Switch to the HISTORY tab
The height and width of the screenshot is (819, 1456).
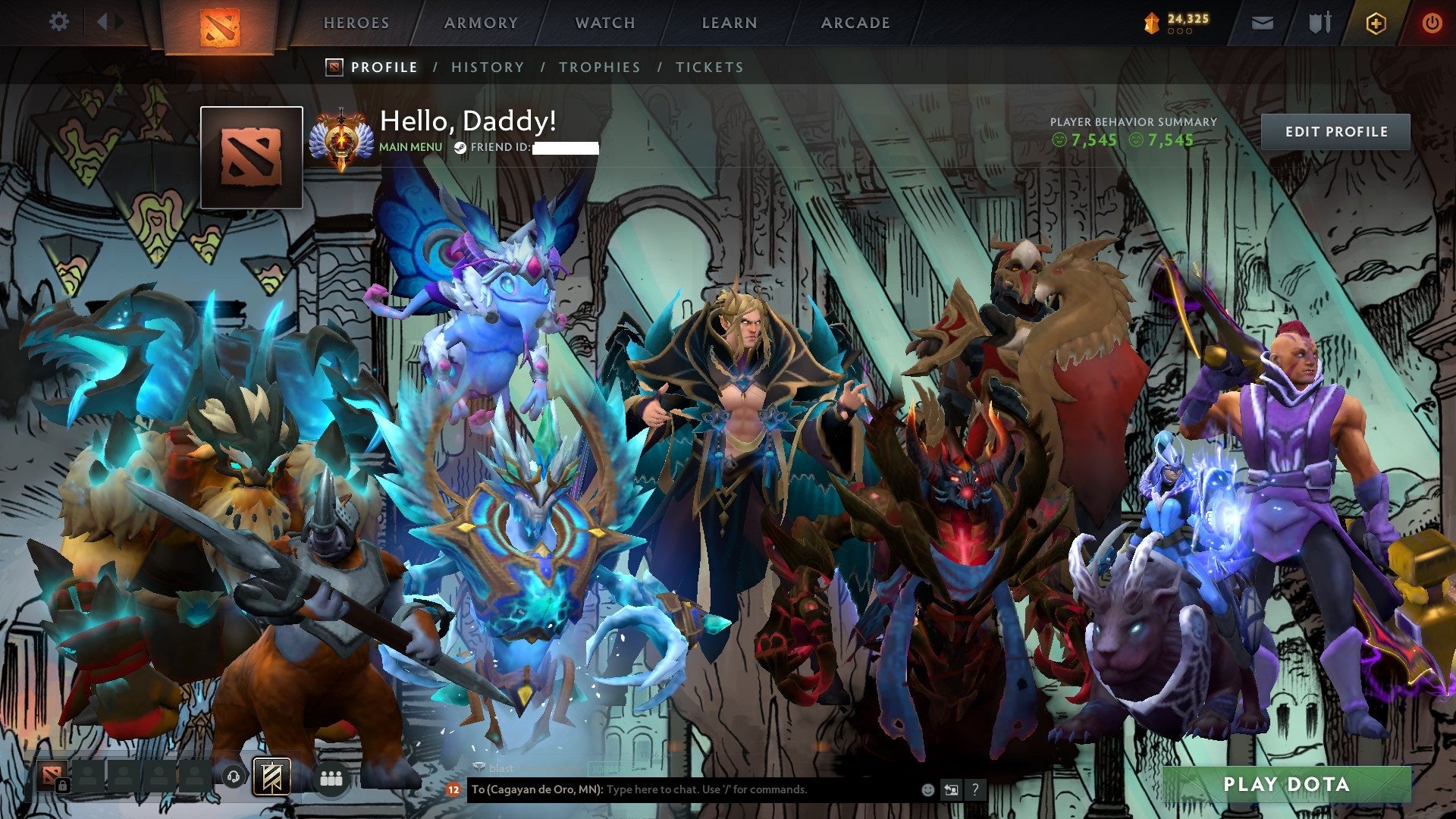[486, 67]
